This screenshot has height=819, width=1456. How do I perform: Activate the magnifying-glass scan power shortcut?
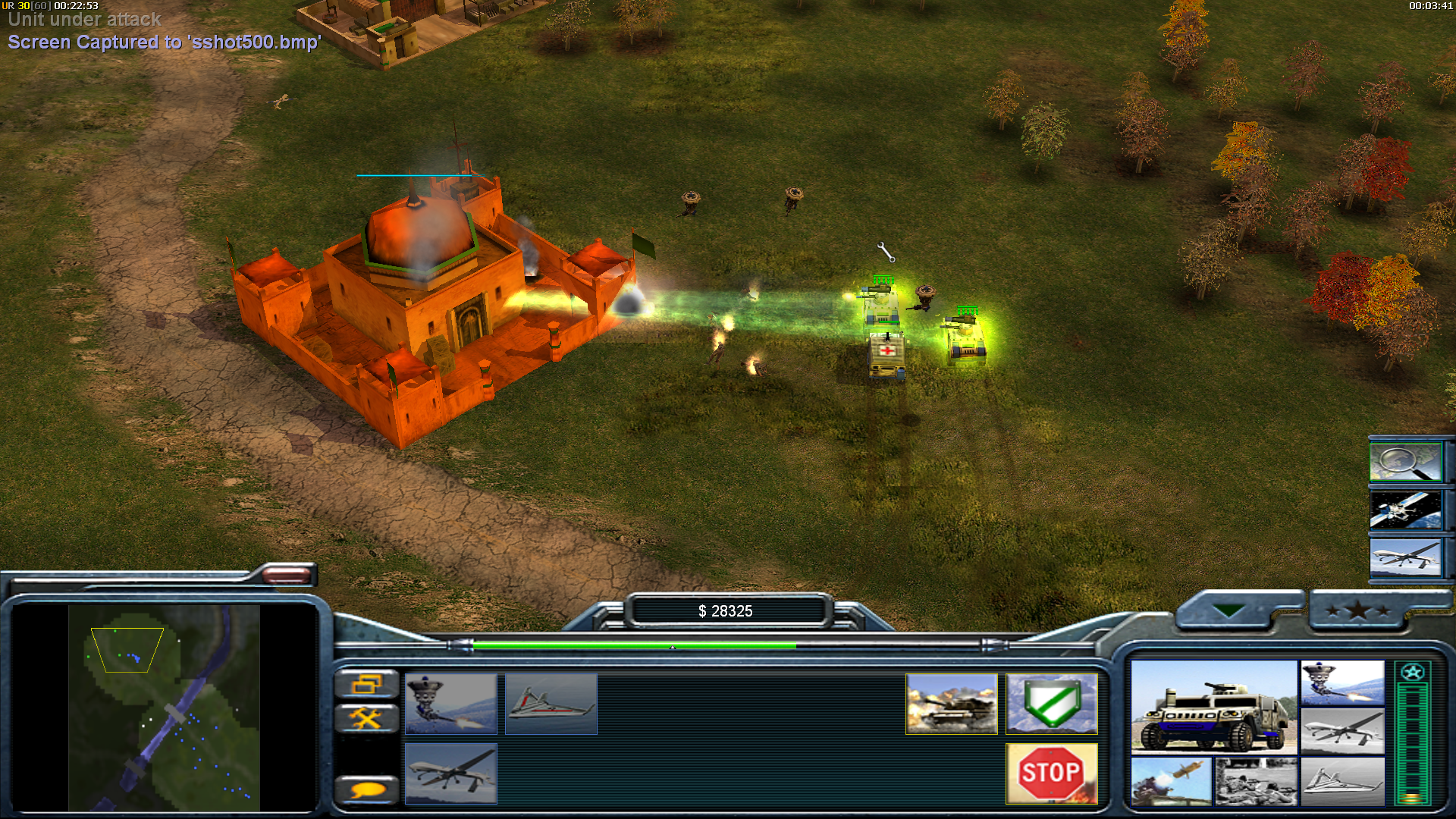pyautogui.click(x=1405, y=461)
